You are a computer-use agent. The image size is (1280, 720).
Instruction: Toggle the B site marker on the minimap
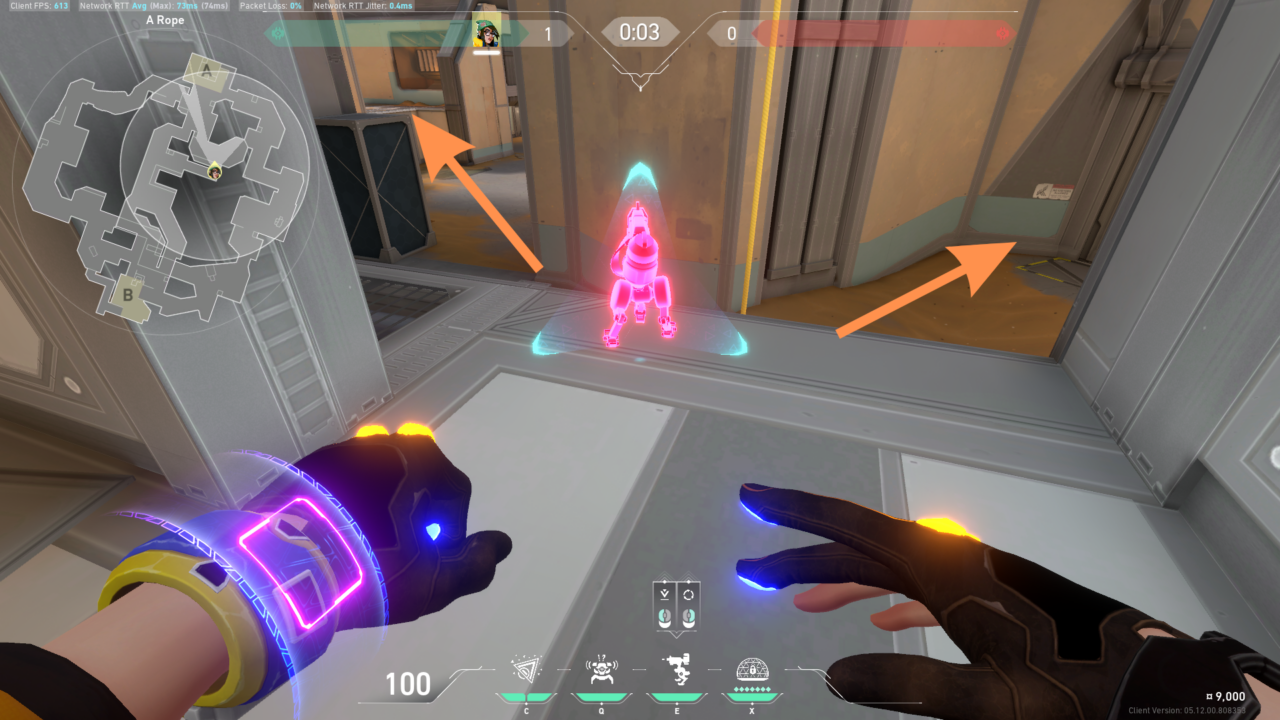[126, 295]
